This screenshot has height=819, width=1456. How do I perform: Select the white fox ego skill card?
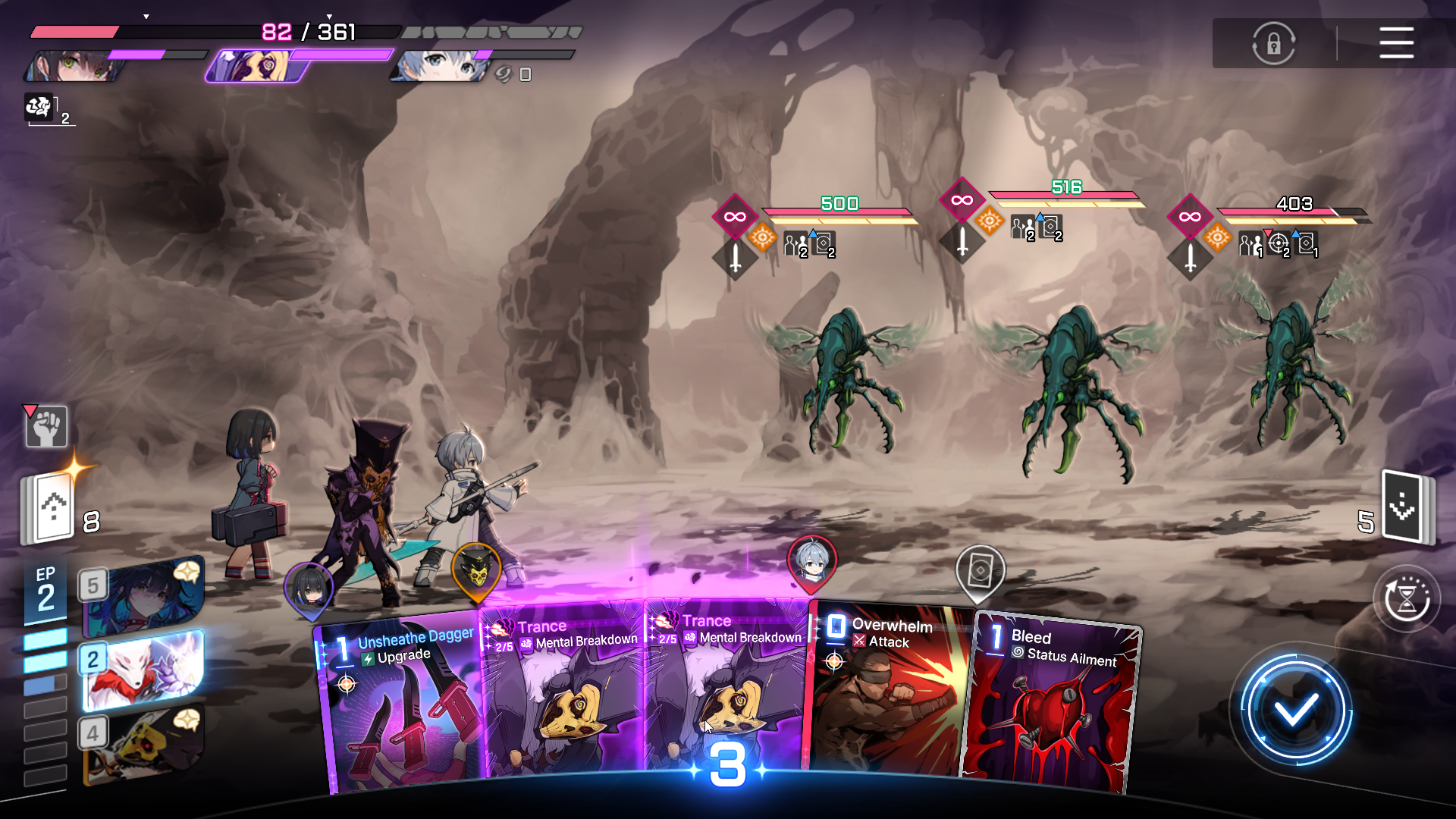pyautogui.click(x=144, y=669)
